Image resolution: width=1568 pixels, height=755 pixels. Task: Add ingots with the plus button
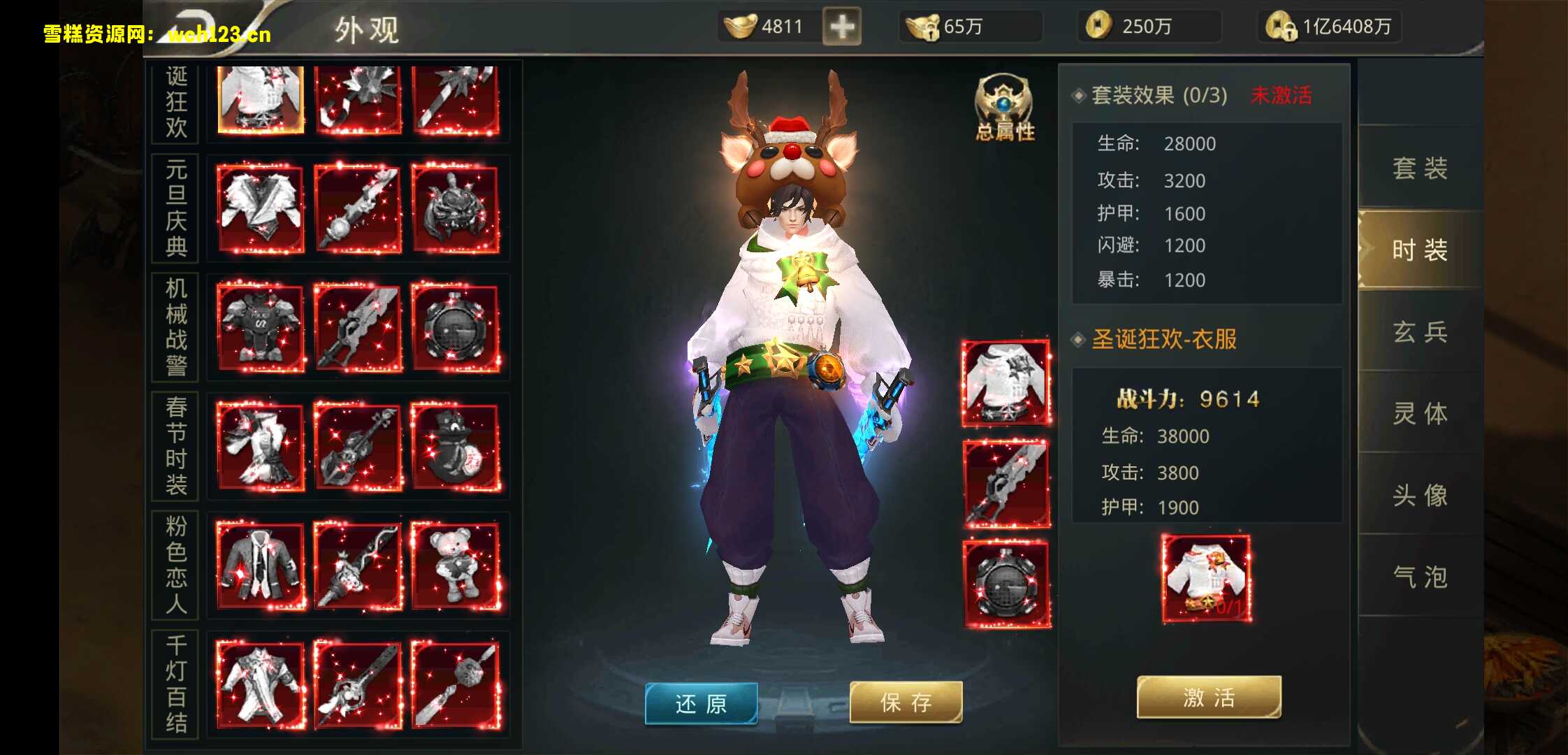click(842, 27)
